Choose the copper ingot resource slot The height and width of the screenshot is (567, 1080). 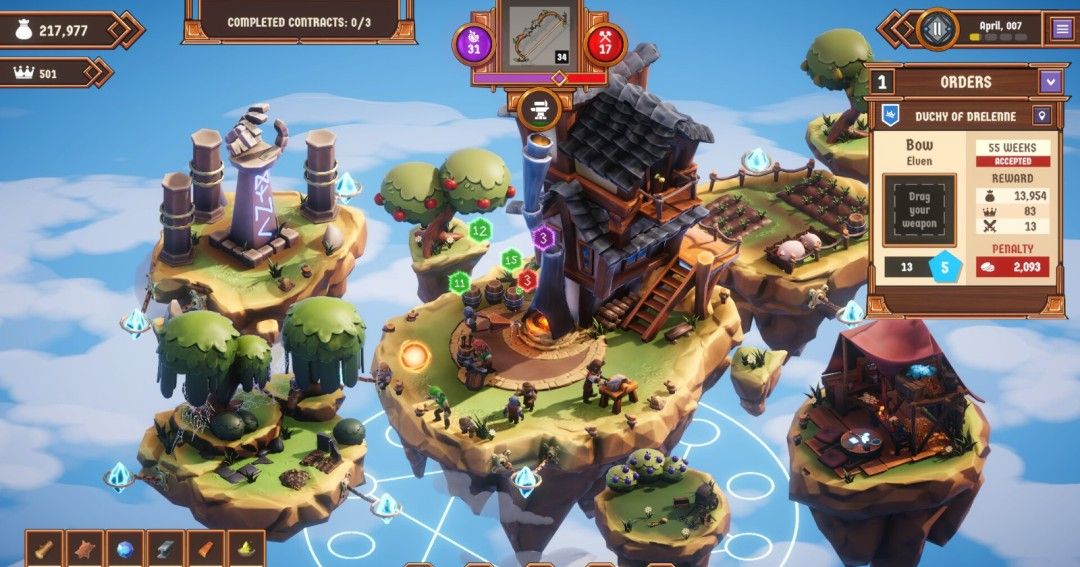tap(205, 549)
